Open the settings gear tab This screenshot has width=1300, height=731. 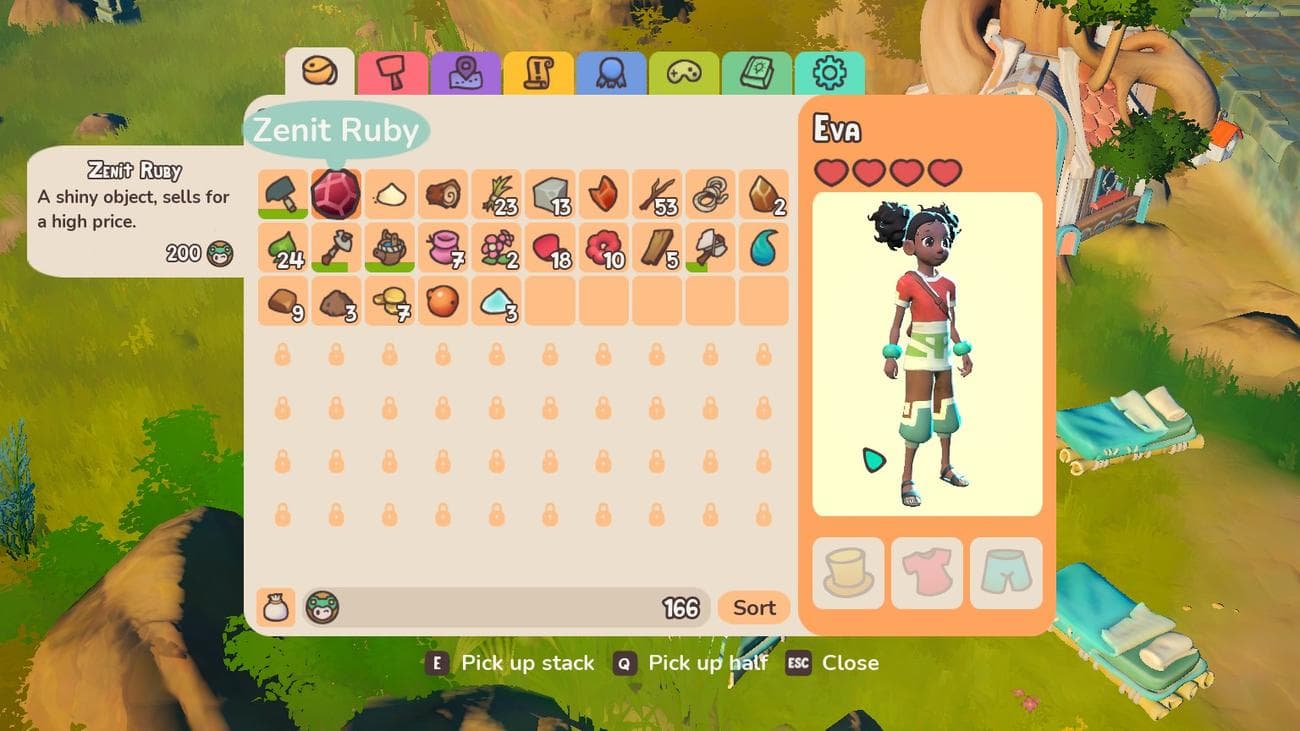(x=829, y=73)
